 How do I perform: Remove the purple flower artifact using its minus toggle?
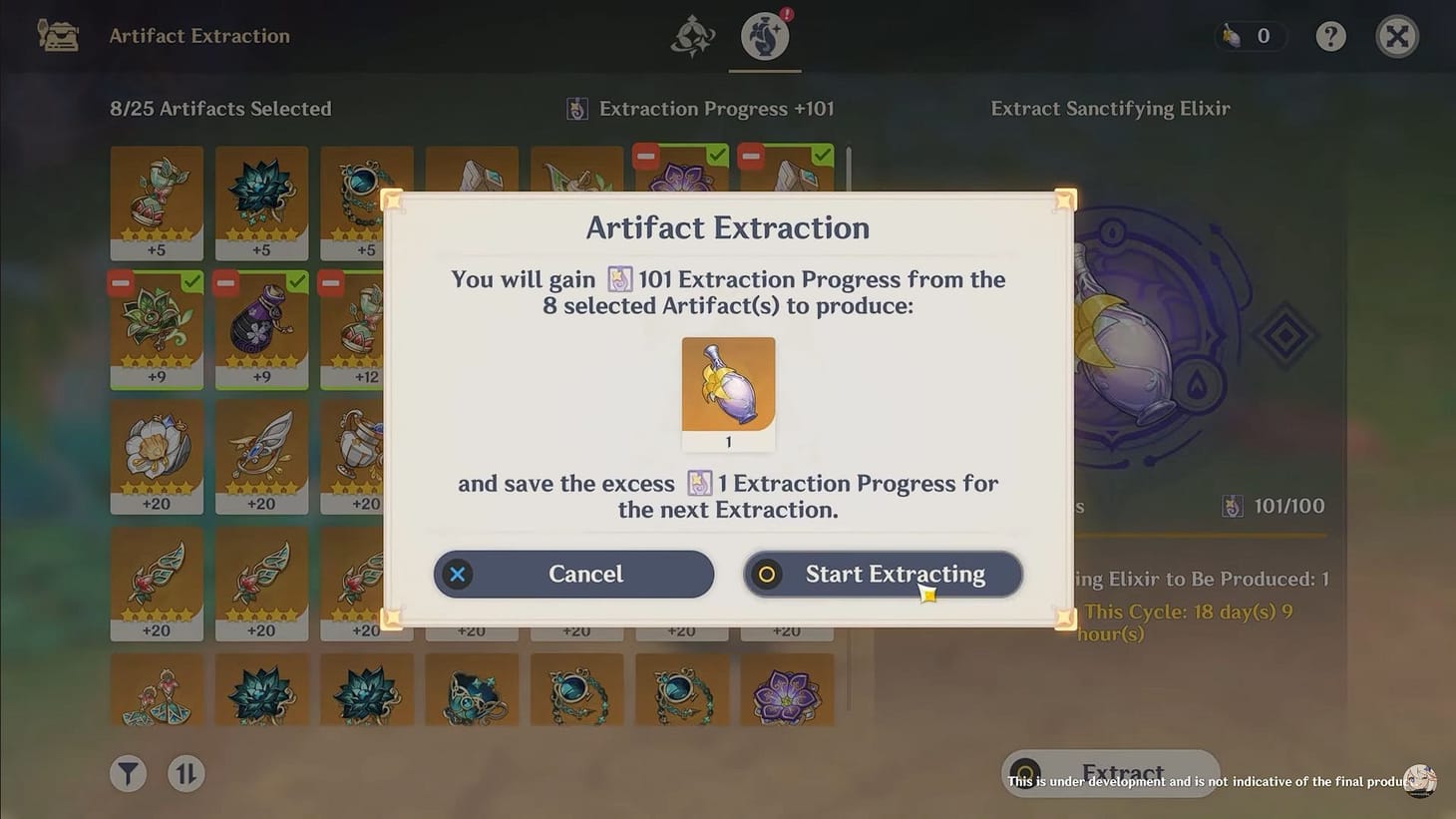tap(645, 156)
